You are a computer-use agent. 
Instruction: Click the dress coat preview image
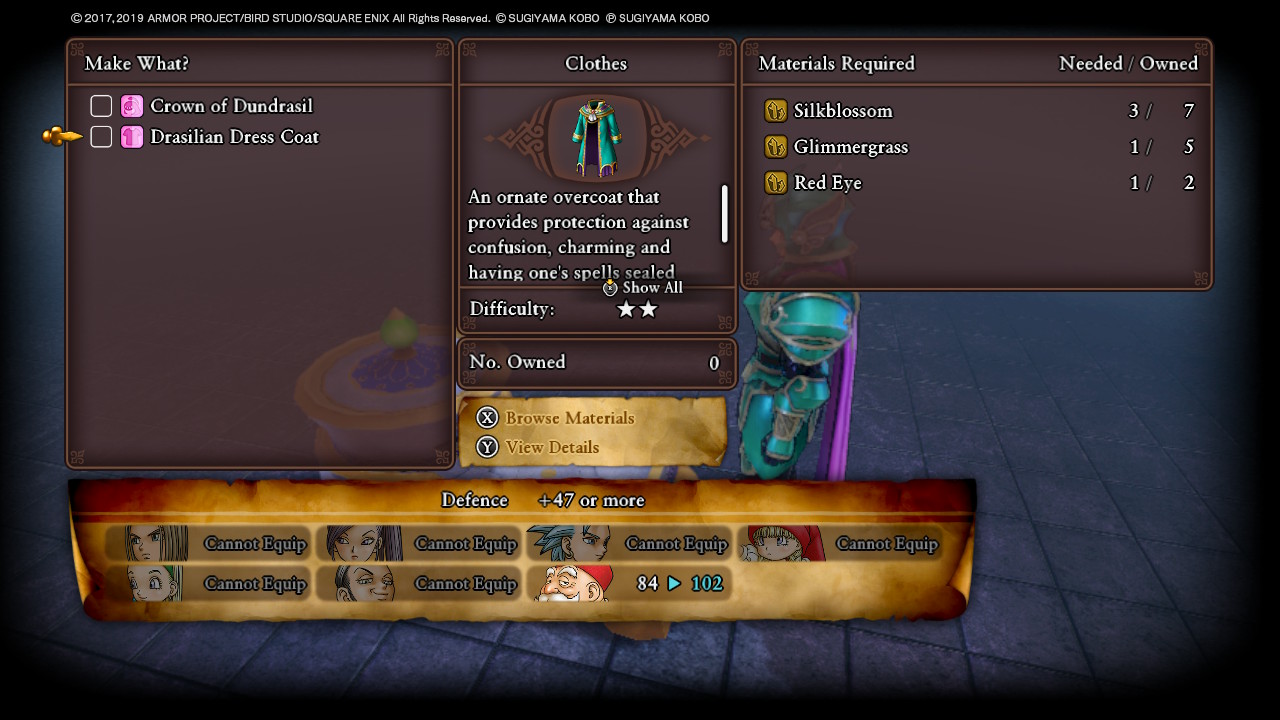point(597,138)
